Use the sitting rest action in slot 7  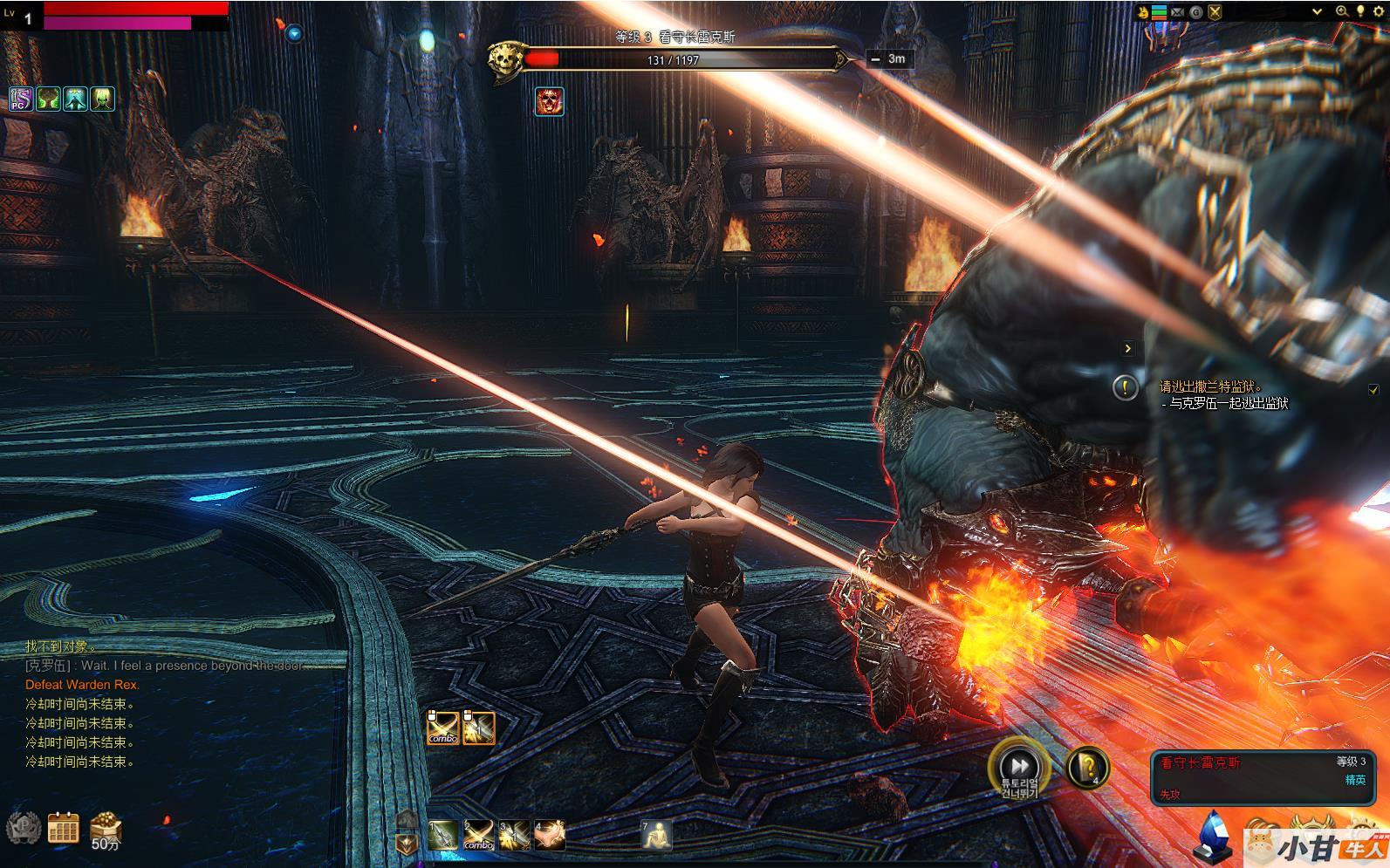pos(657,835)
